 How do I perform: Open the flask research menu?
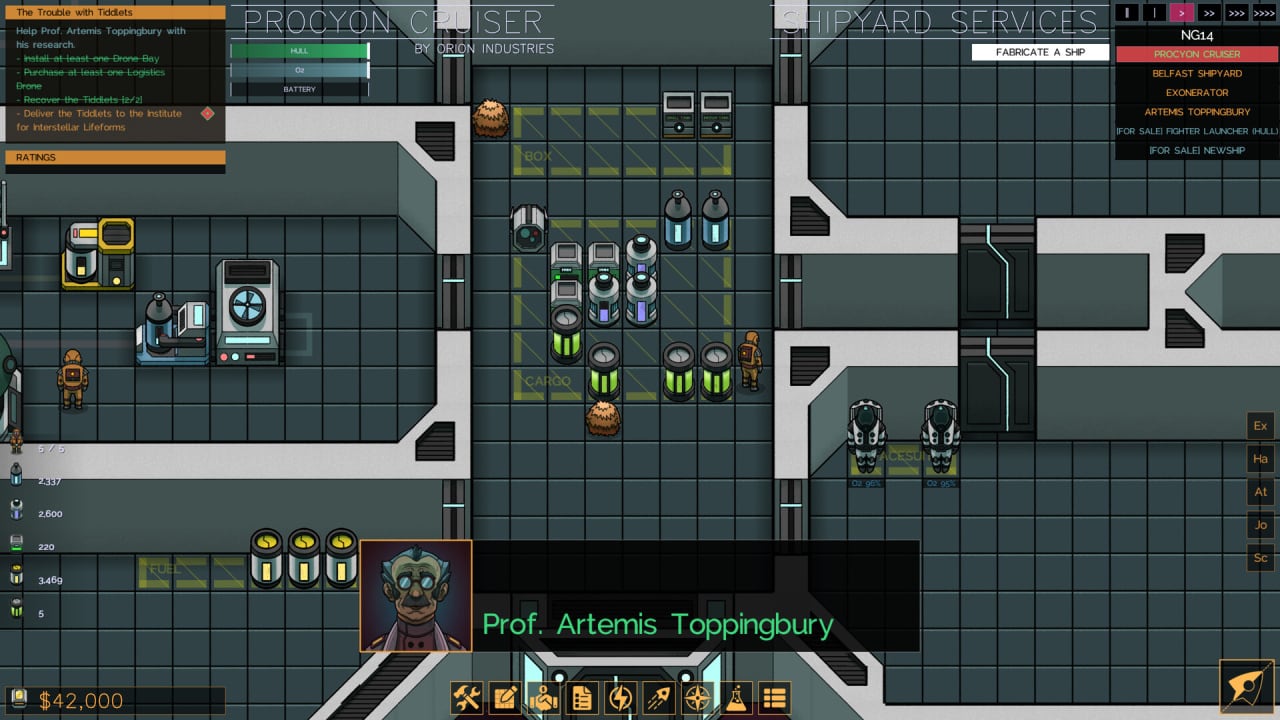coord(735,697)
